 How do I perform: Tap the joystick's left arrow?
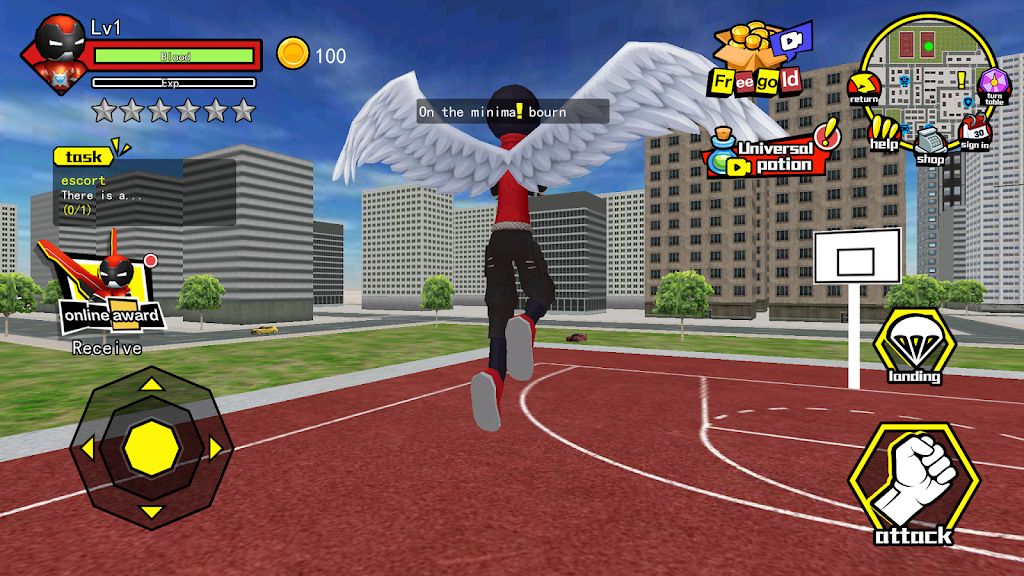pyautogui.click(x=86, y=447)
